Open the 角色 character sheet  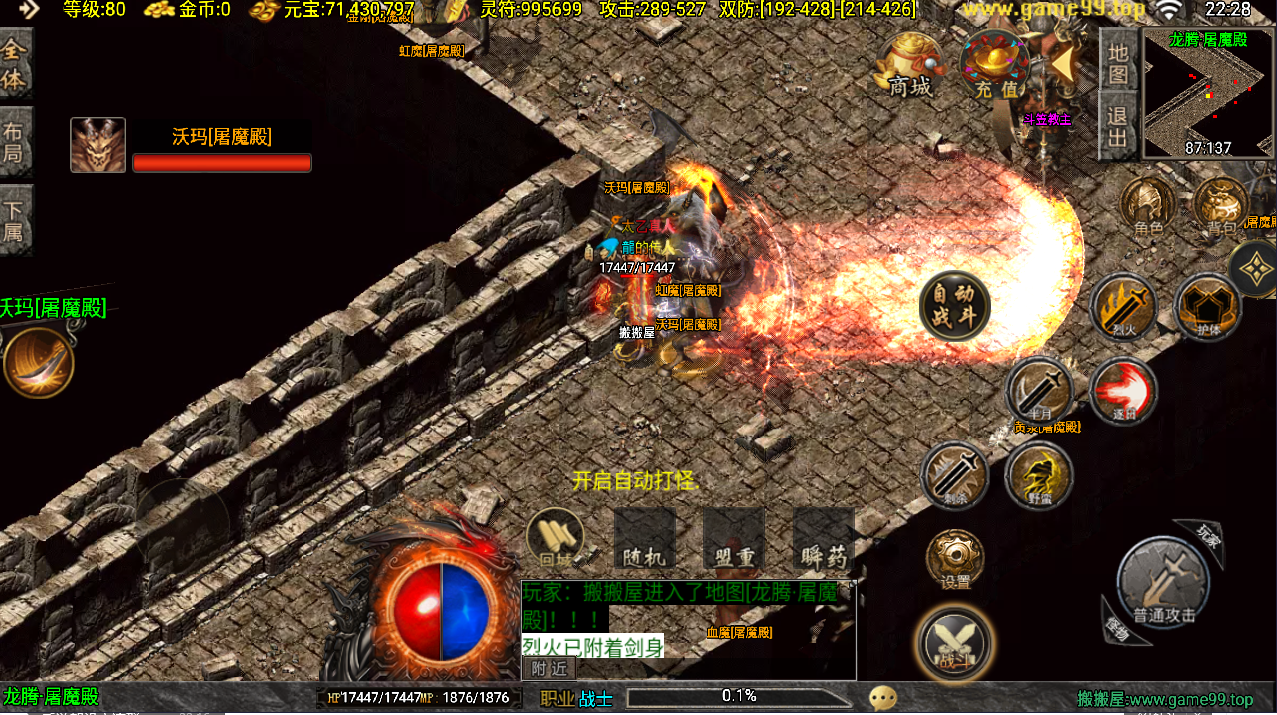pyautogui.click(x=1148, y=207)
